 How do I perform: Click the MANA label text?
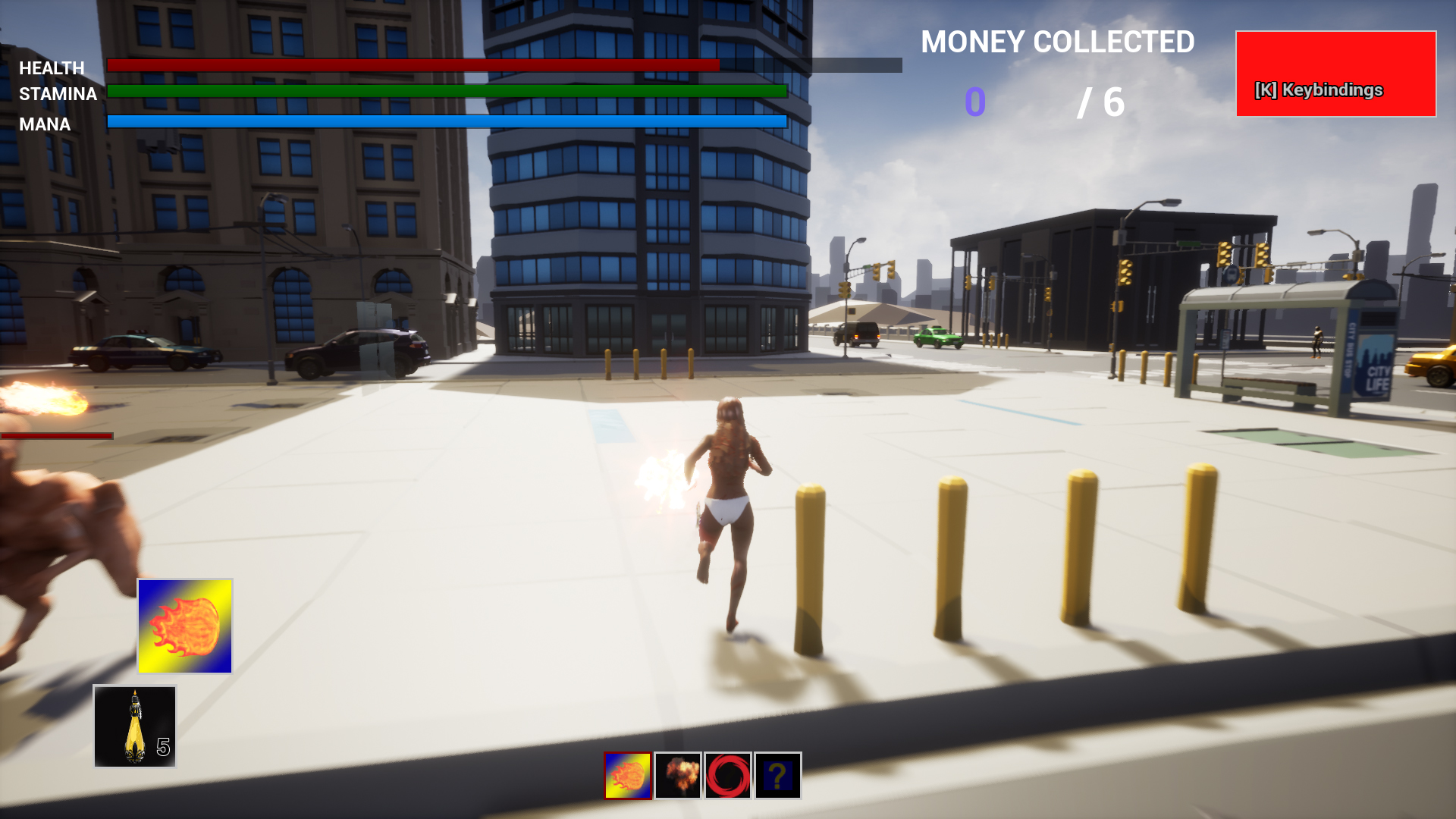point(45,124)
